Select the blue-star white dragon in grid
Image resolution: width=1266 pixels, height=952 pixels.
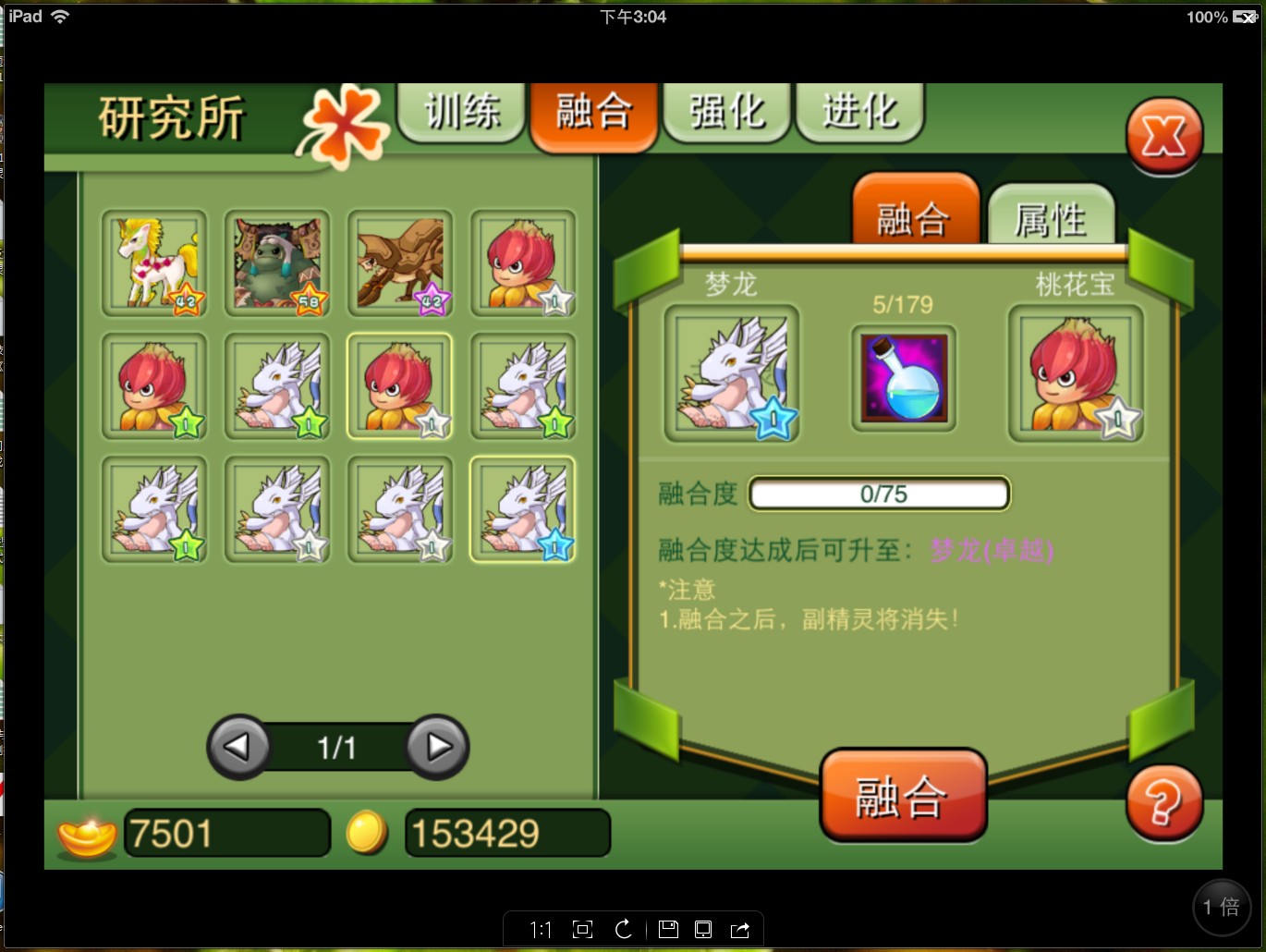tap(523, 509)
